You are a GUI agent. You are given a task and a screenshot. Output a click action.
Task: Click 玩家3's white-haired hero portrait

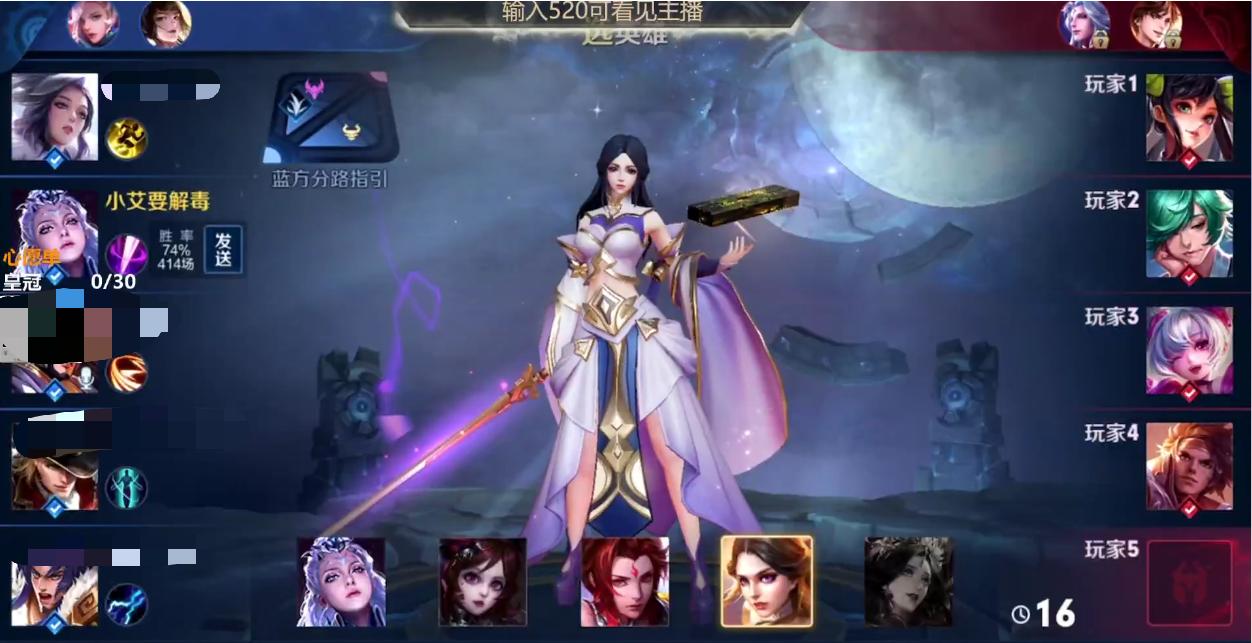(x=1189, y=350)
